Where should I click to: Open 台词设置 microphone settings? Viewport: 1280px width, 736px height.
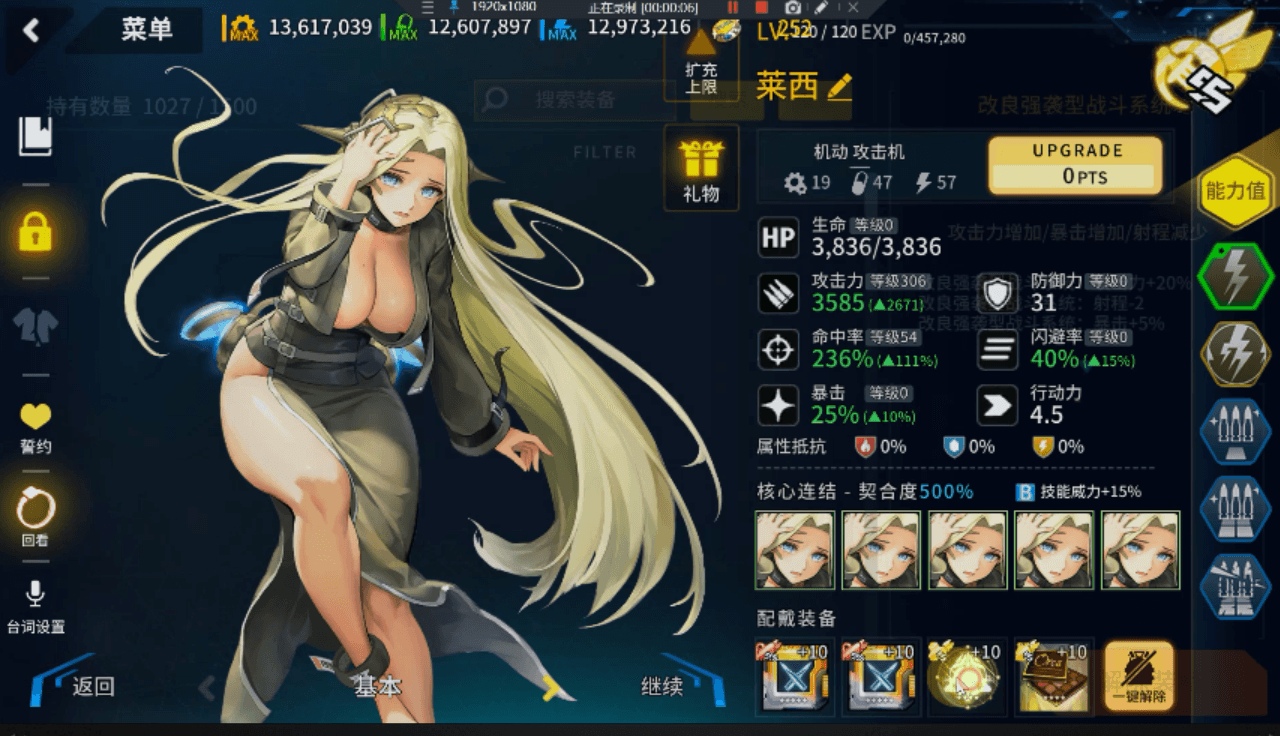click(x=35, y=607)
